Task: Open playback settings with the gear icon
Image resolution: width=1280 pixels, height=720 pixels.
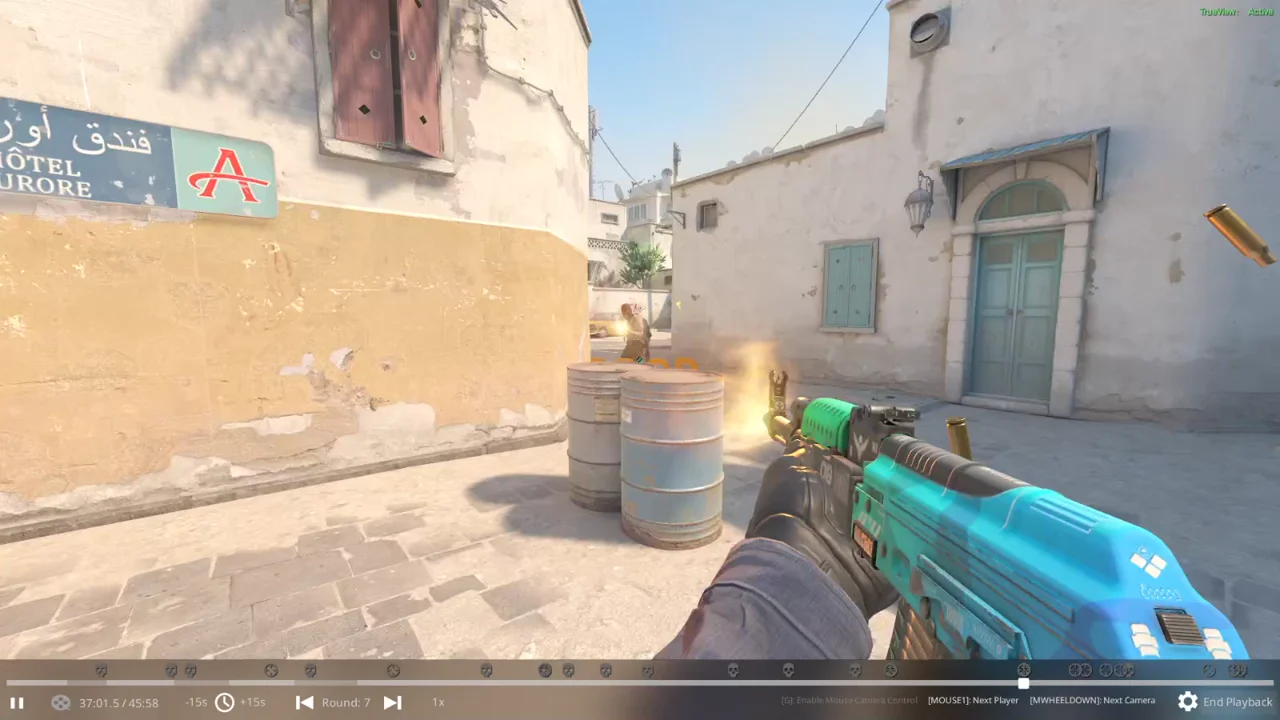Action: 1187,702
